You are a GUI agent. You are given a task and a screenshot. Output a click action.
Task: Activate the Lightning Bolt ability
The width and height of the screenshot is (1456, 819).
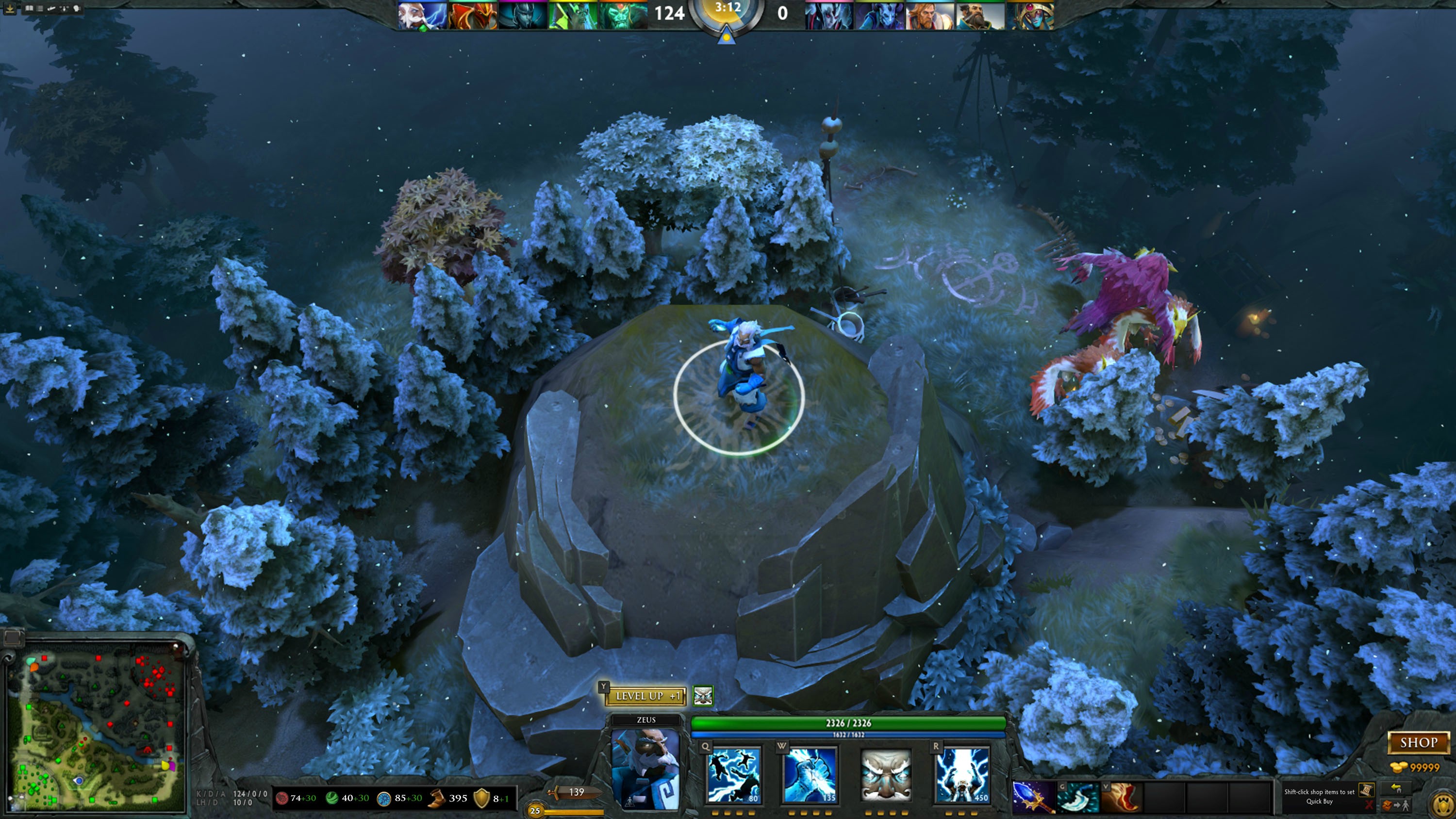coord(810,774)
